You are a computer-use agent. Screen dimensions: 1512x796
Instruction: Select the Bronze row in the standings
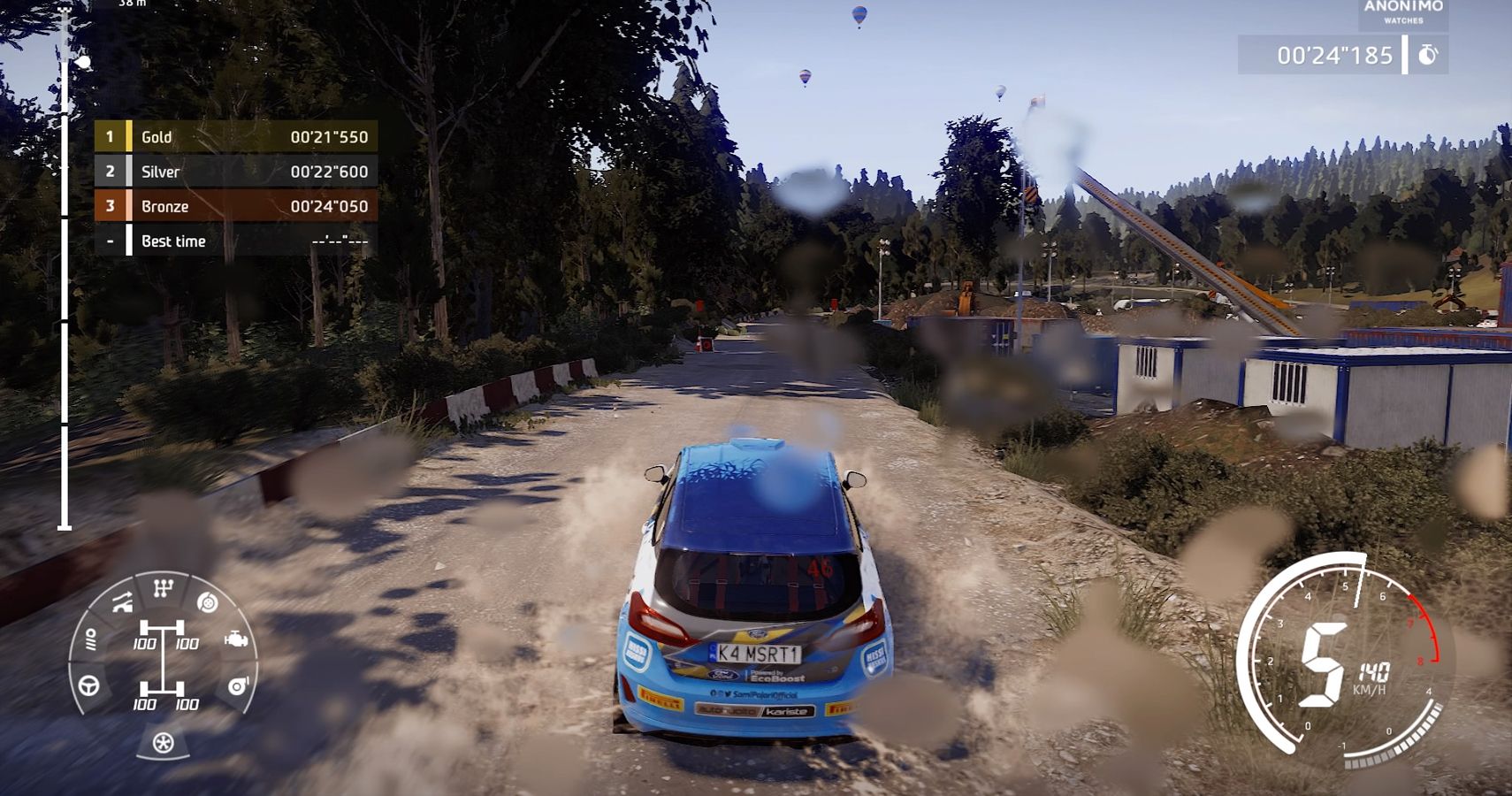239,206
